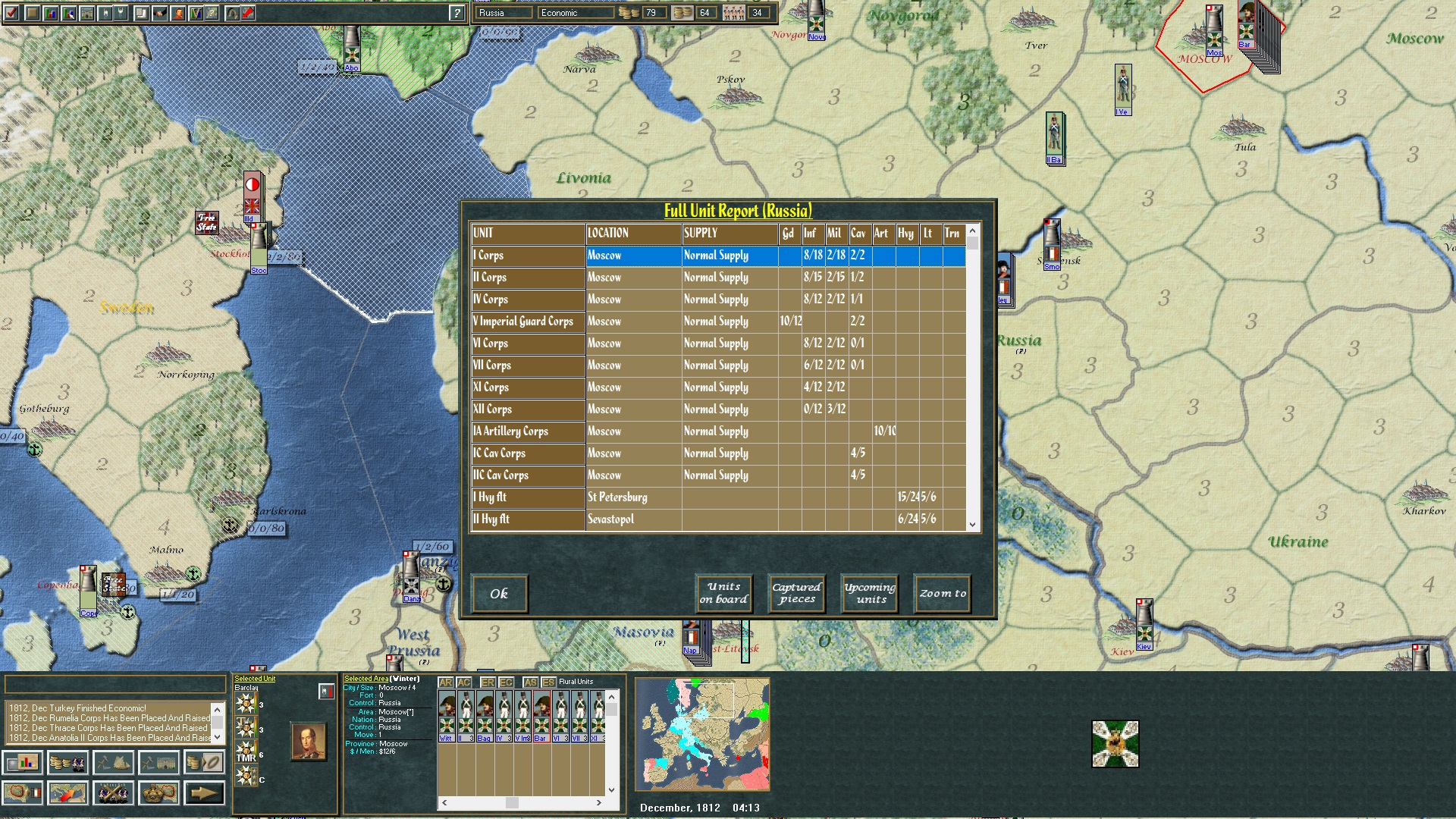Screen dimensions: 1456x819
Task: Open help with the question mark icon
Action: (455, 11)
